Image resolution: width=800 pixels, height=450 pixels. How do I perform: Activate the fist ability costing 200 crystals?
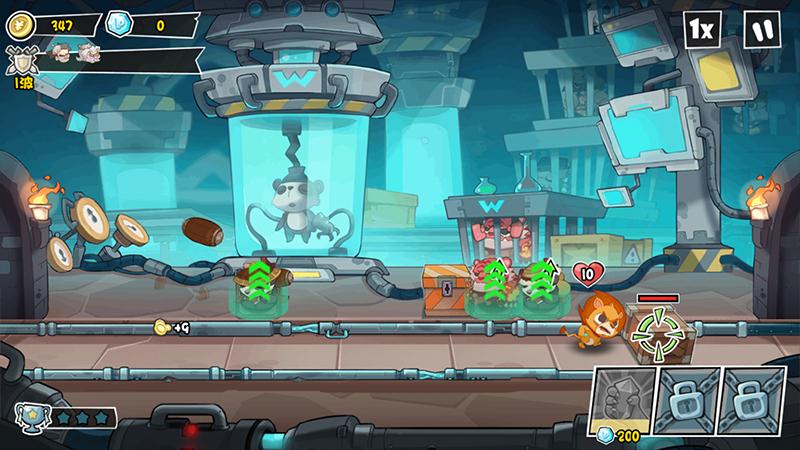coord(625,401)
